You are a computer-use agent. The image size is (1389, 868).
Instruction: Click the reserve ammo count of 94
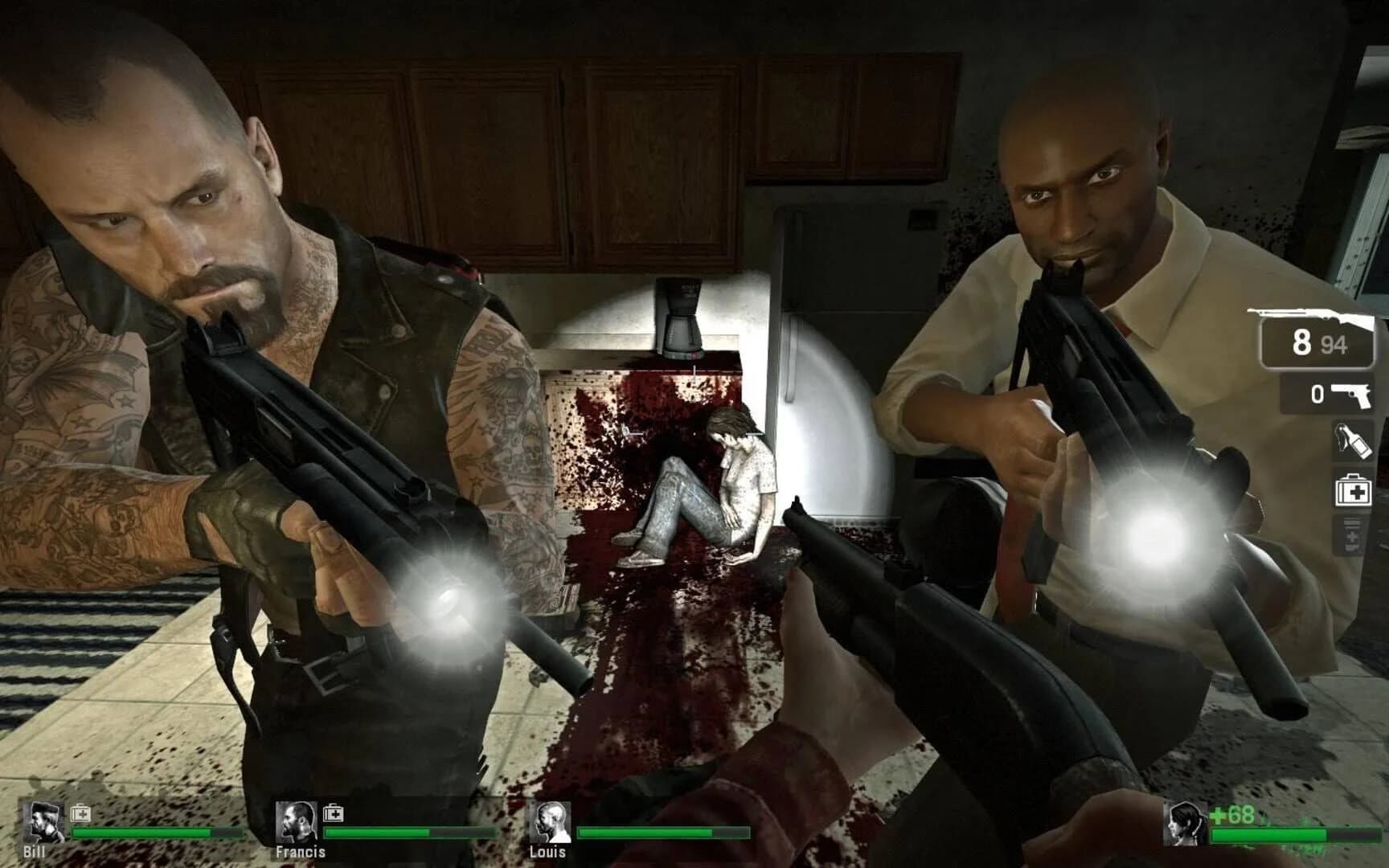coord(1333,344)
